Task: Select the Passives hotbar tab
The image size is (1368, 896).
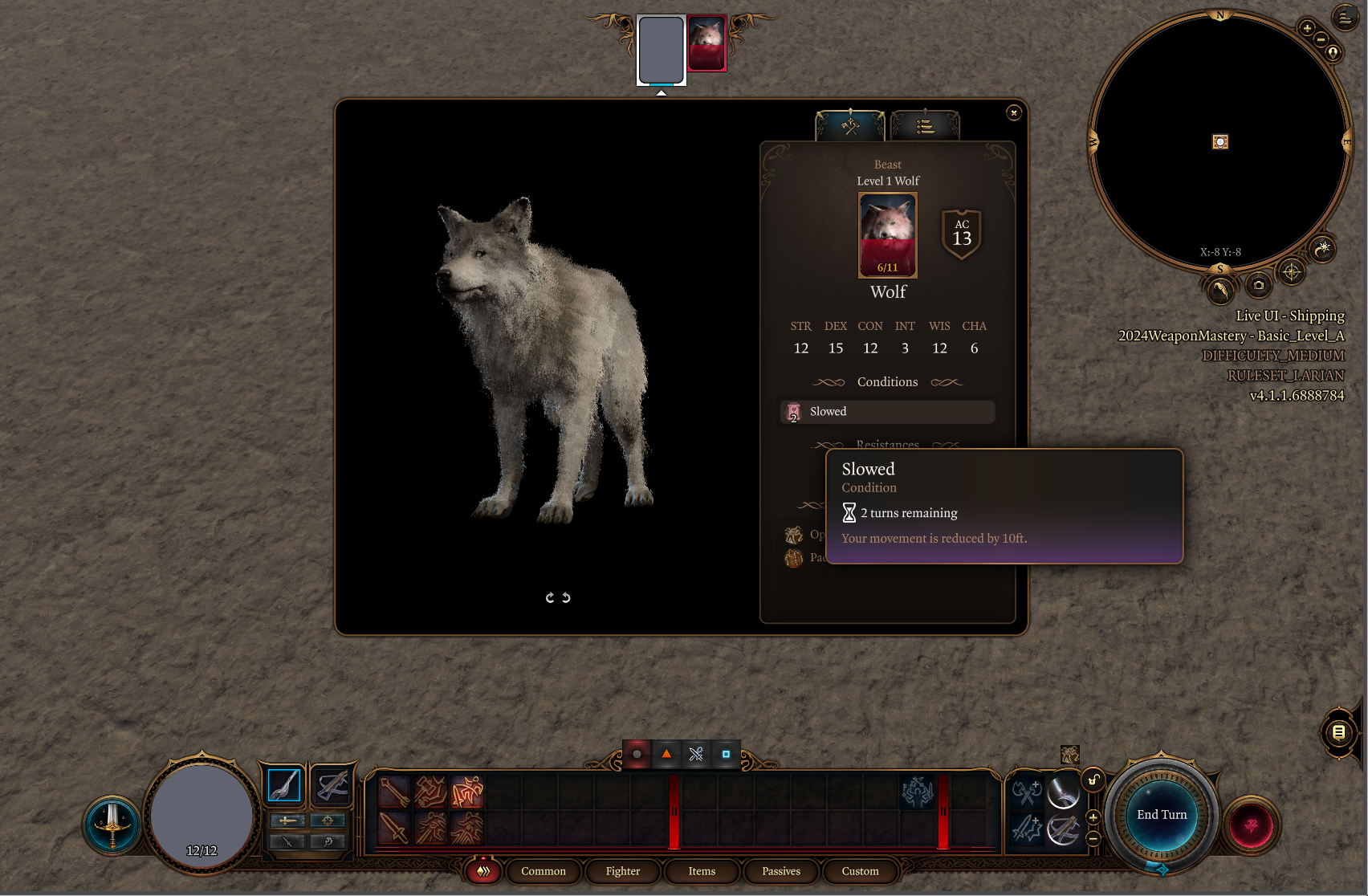Action: pyautogui.click(x=781, y=871)
